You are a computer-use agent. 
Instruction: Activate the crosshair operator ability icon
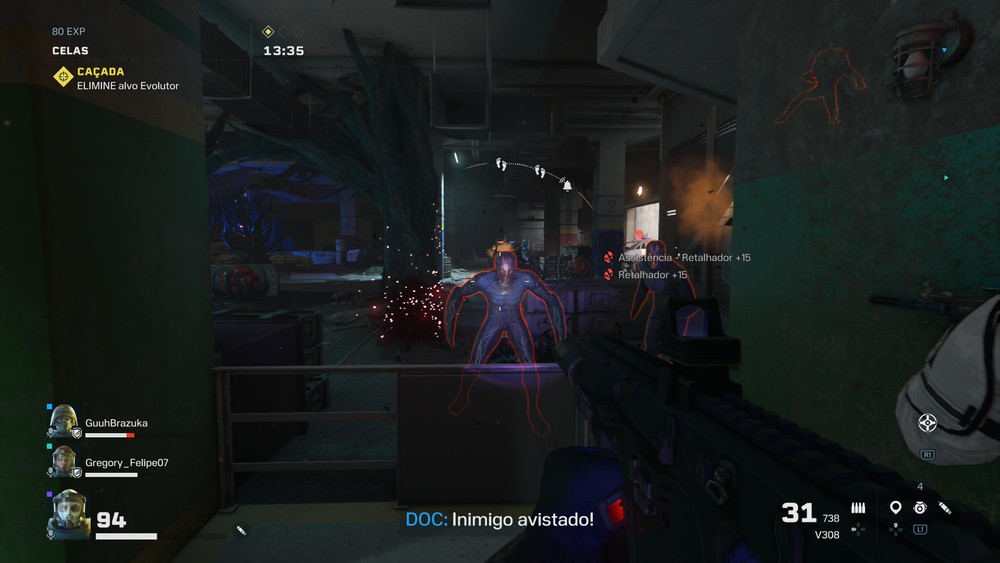927,422
